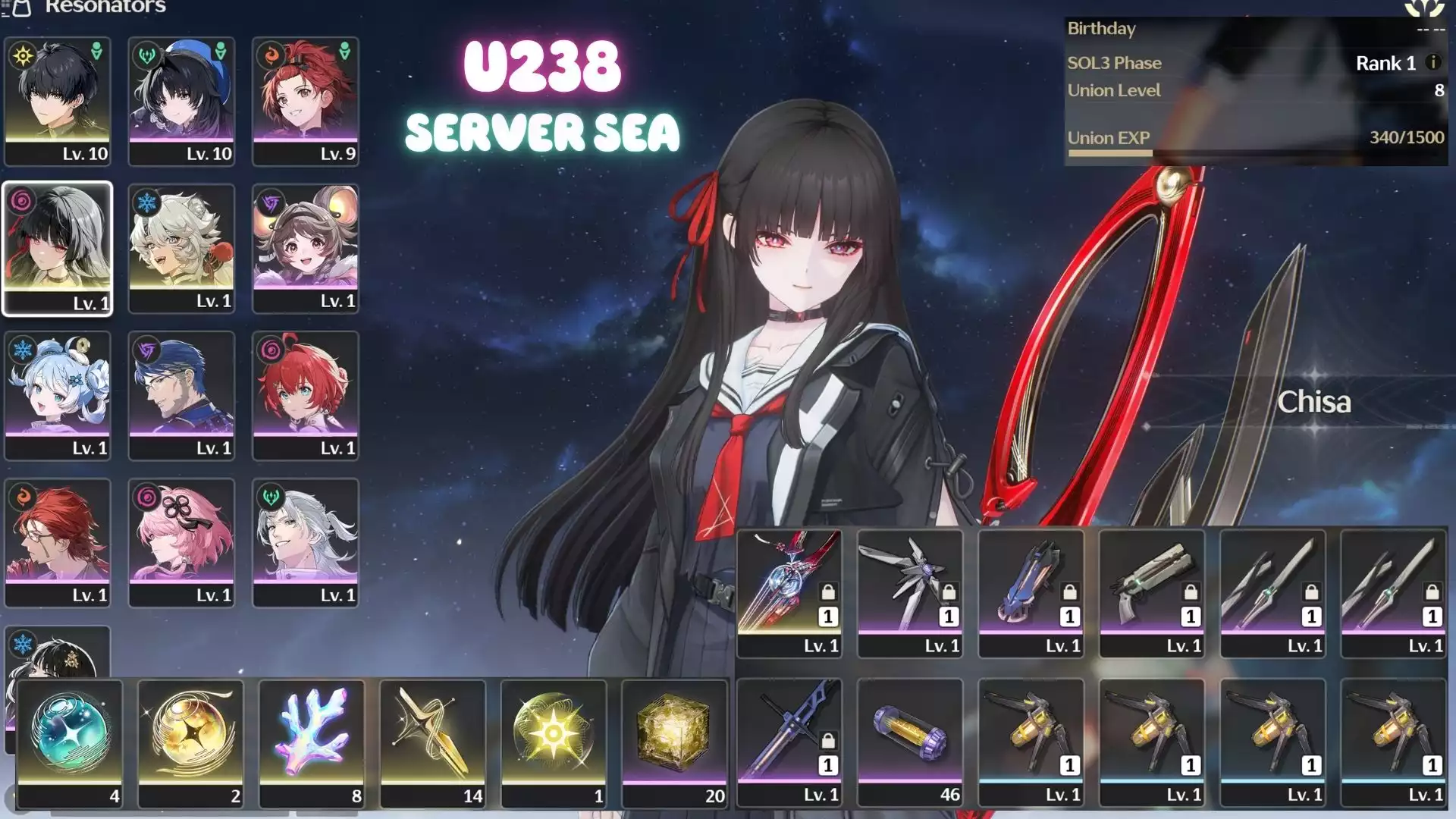The image size is (1456, 819).
Task: Choose the iridescent coral item slot
Action: [x=312, y=743]
